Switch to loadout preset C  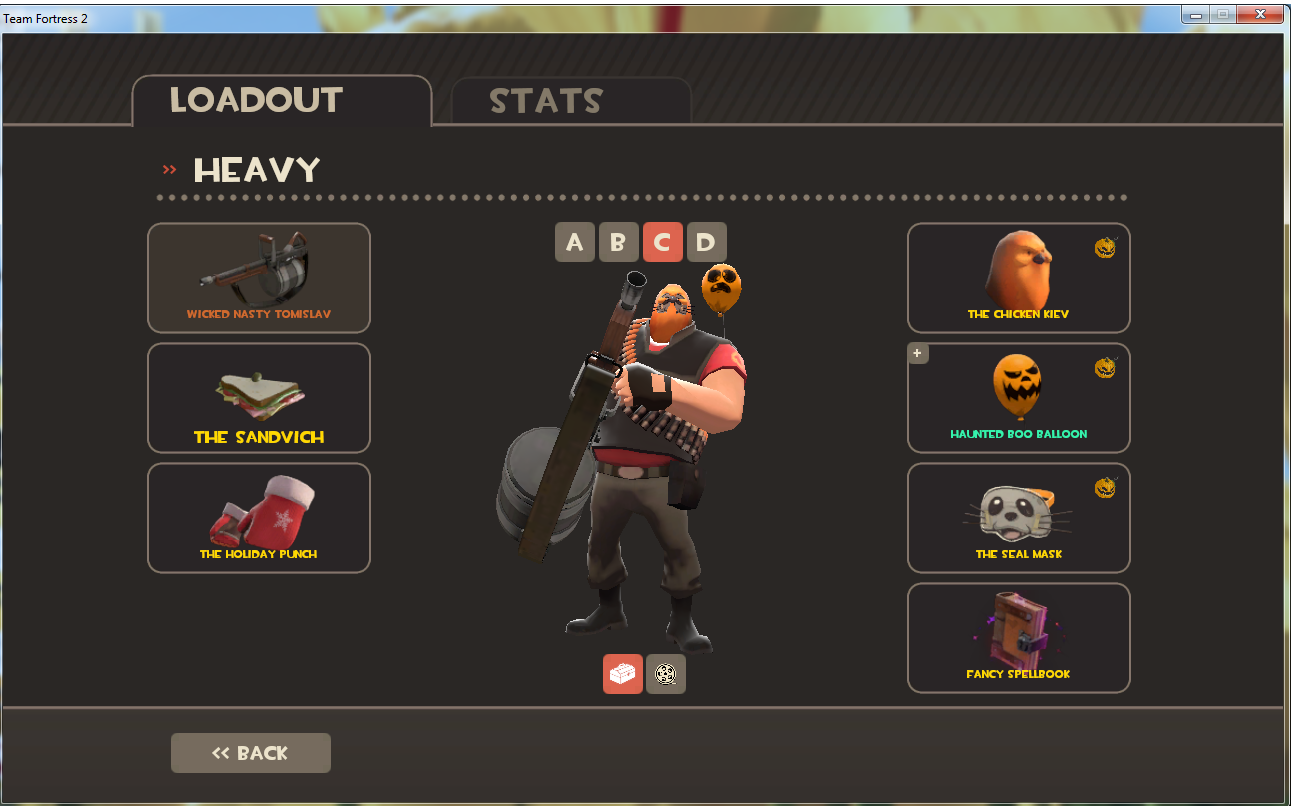click(662, 241)
